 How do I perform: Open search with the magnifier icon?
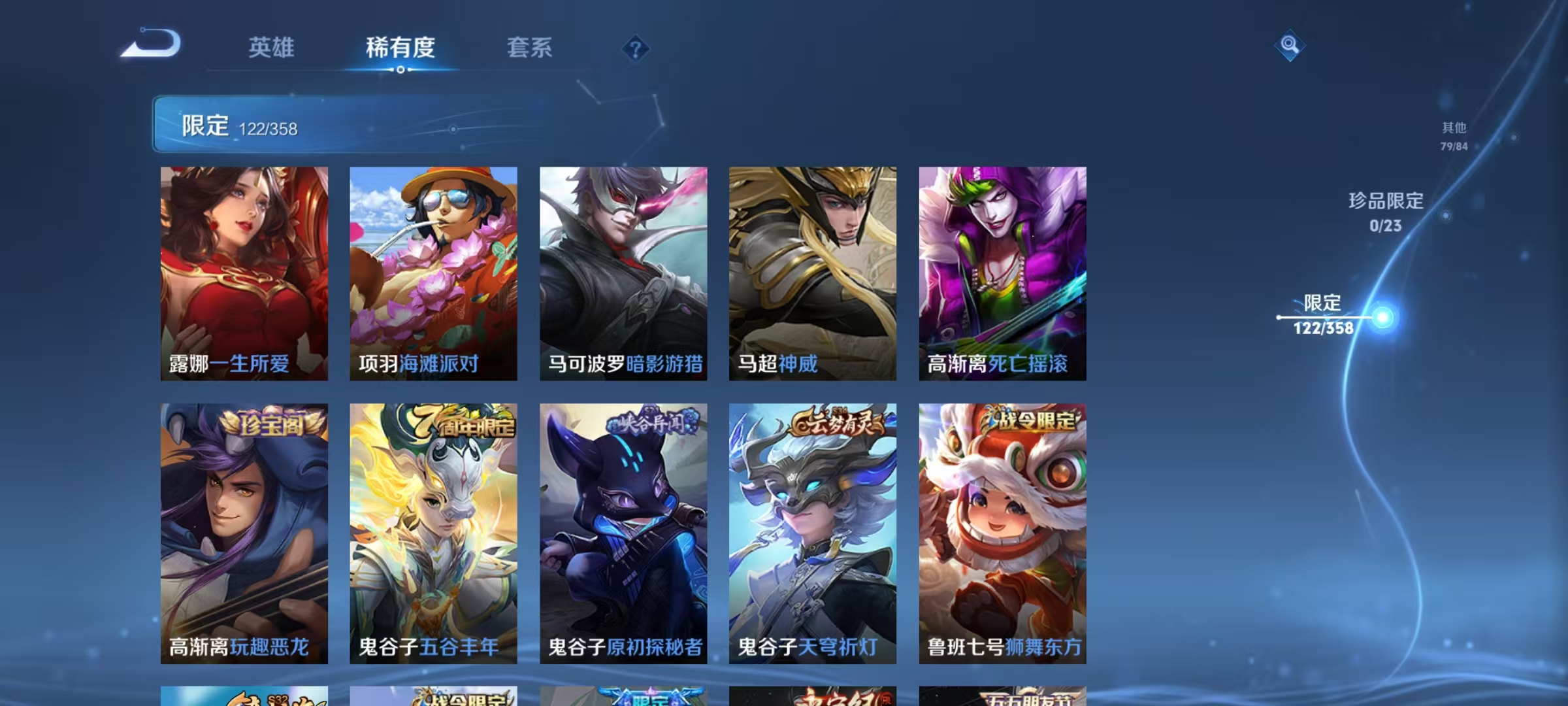pos(1289,46)
